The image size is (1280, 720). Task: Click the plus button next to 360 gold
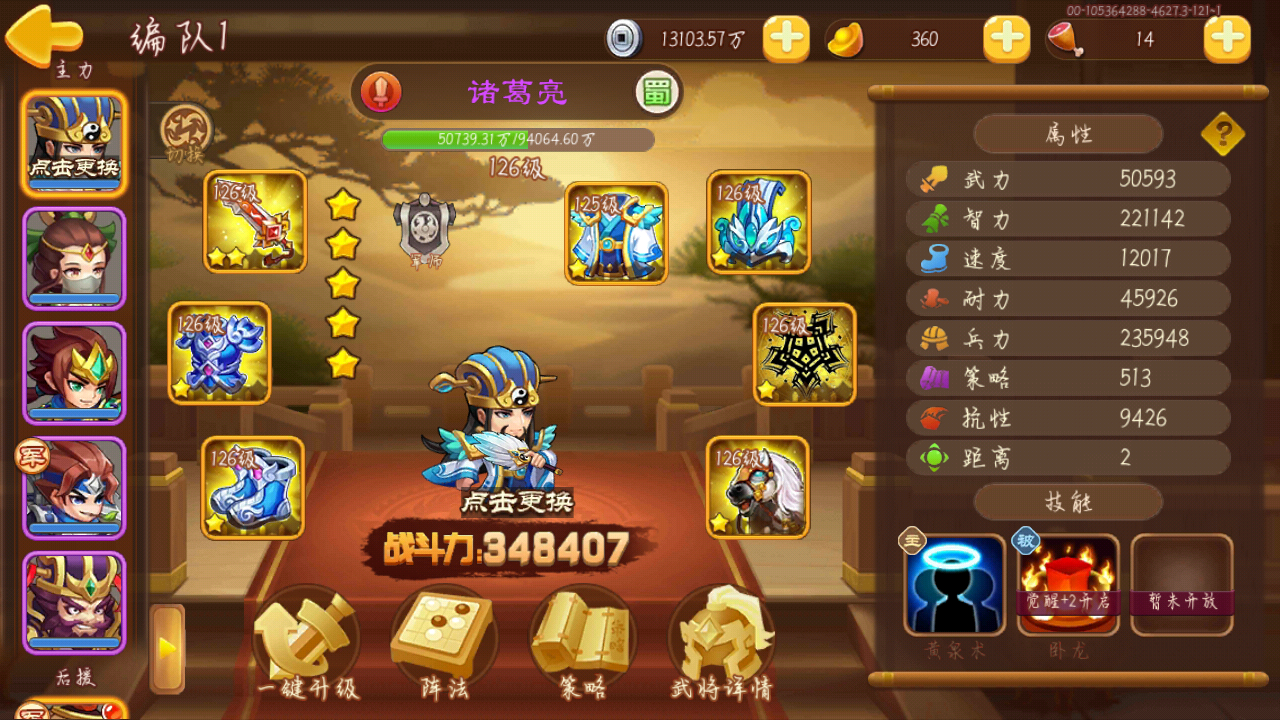tap(1006, 39)
